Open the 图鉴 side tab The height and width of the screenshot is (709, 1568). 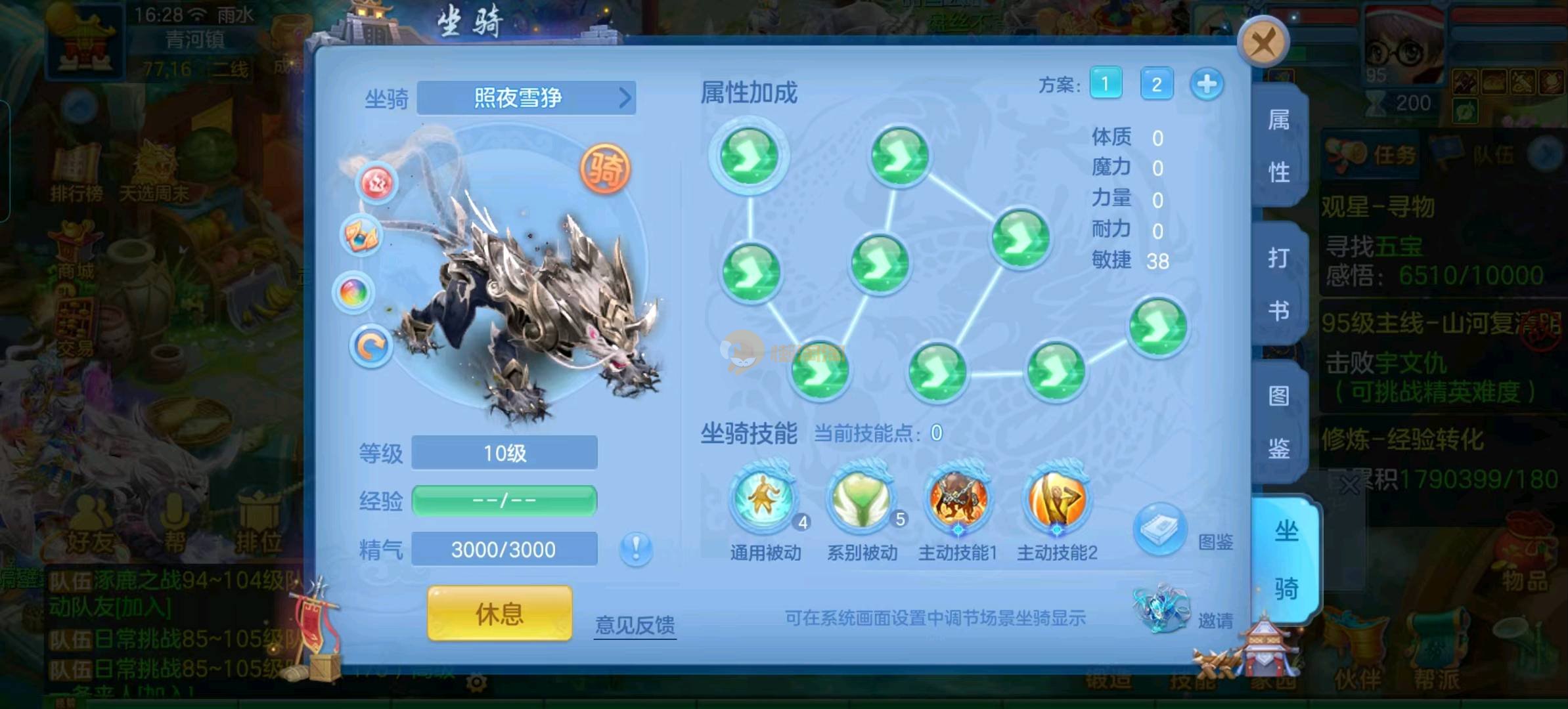[1278, 421]
